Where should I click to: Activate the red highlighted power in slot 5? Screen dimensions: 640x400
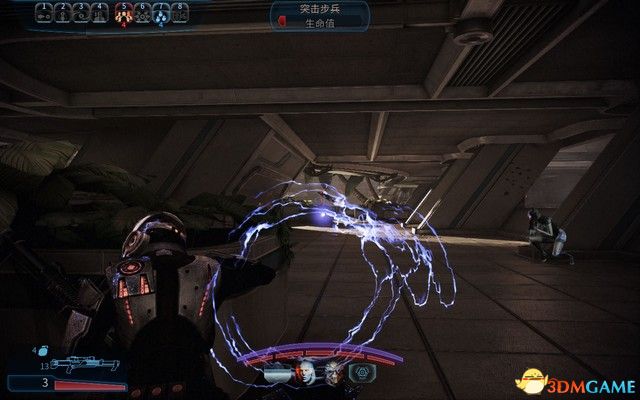(124, 13)
